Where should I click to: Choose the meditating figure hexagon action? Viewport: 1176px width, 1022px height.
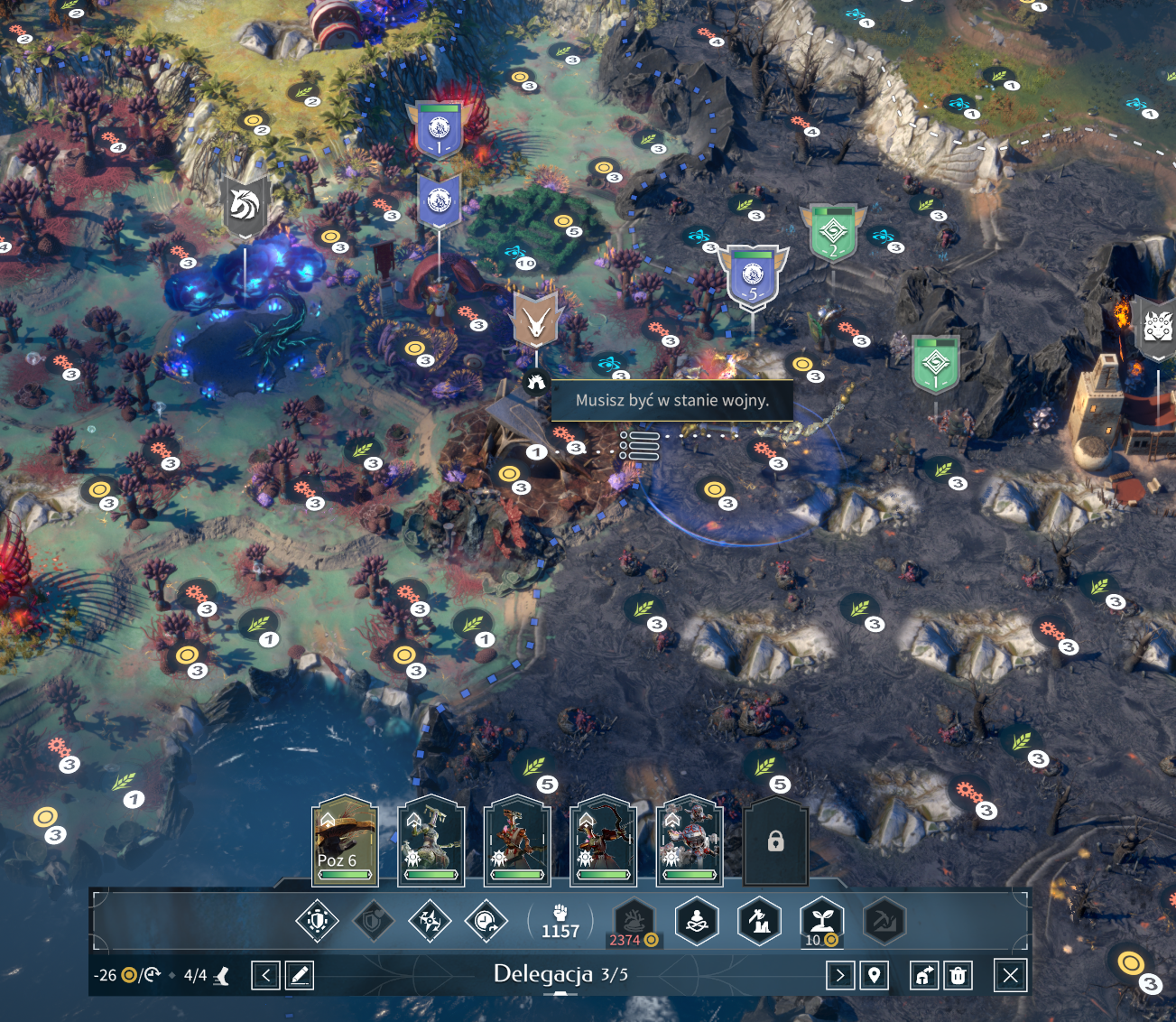pos(697,921)
